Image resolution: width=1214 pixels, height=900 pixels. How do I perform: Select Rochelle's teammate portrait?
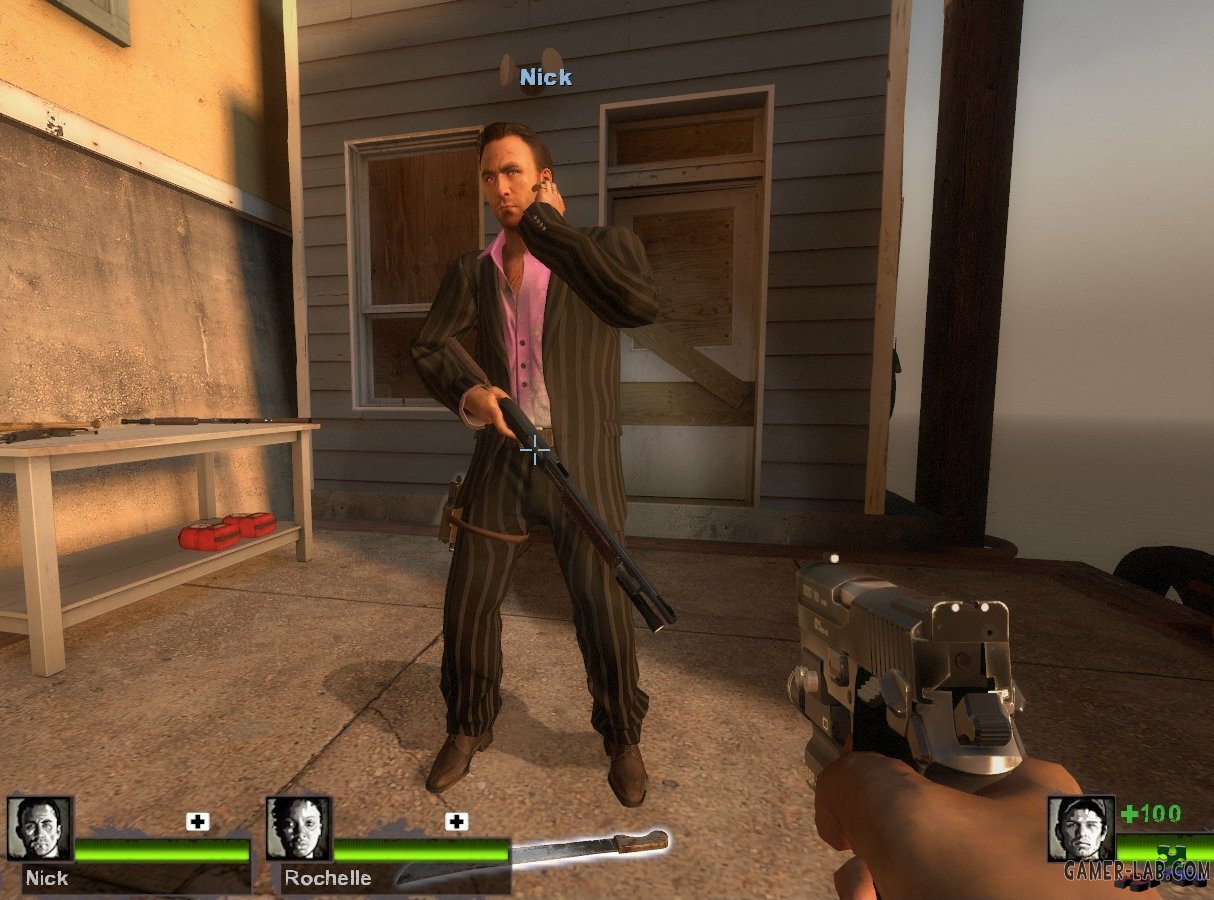[299, 829]
